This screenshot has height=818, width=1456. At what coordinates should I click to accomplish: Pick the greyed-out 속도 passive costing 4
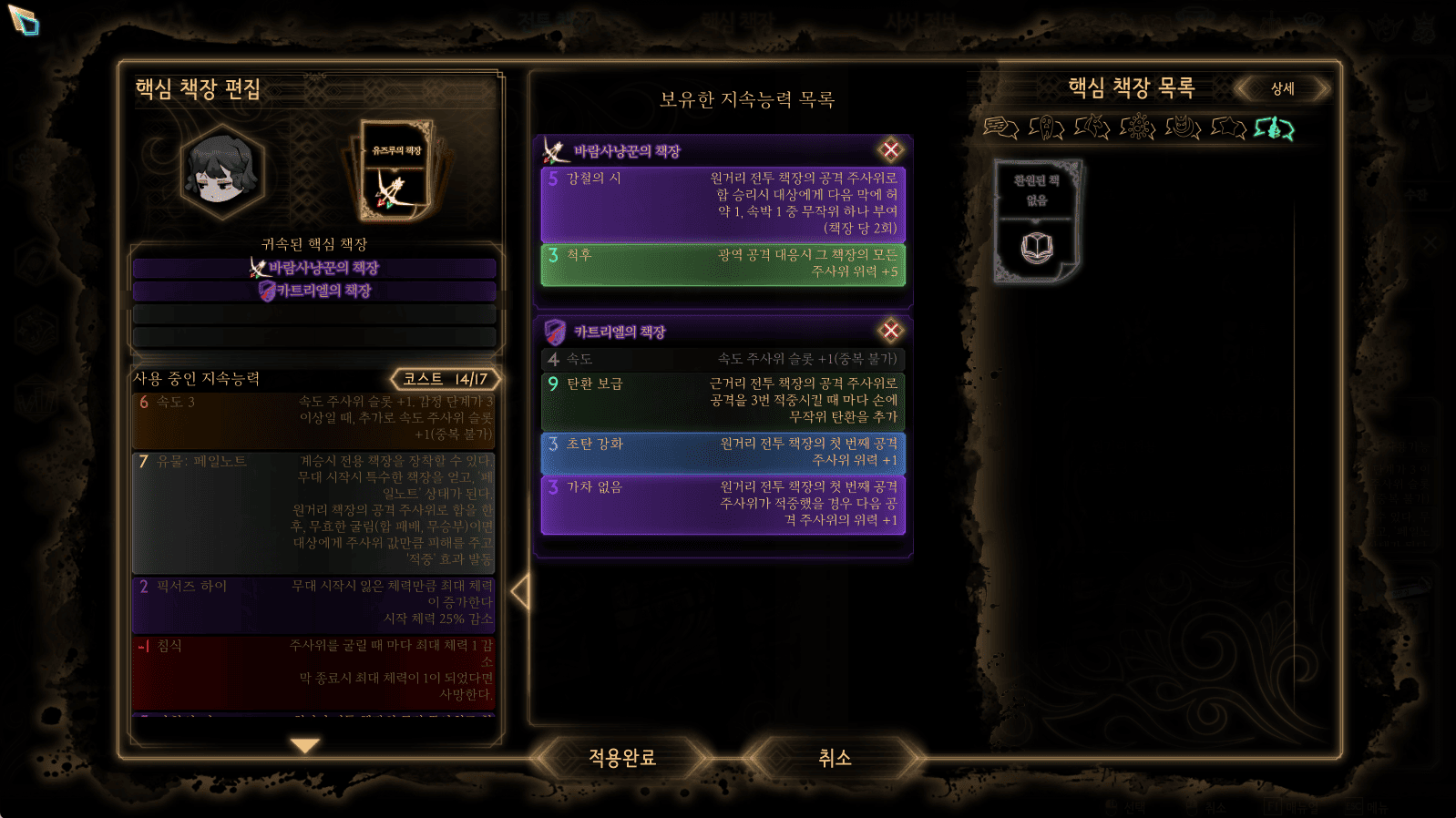pos(723,359)
